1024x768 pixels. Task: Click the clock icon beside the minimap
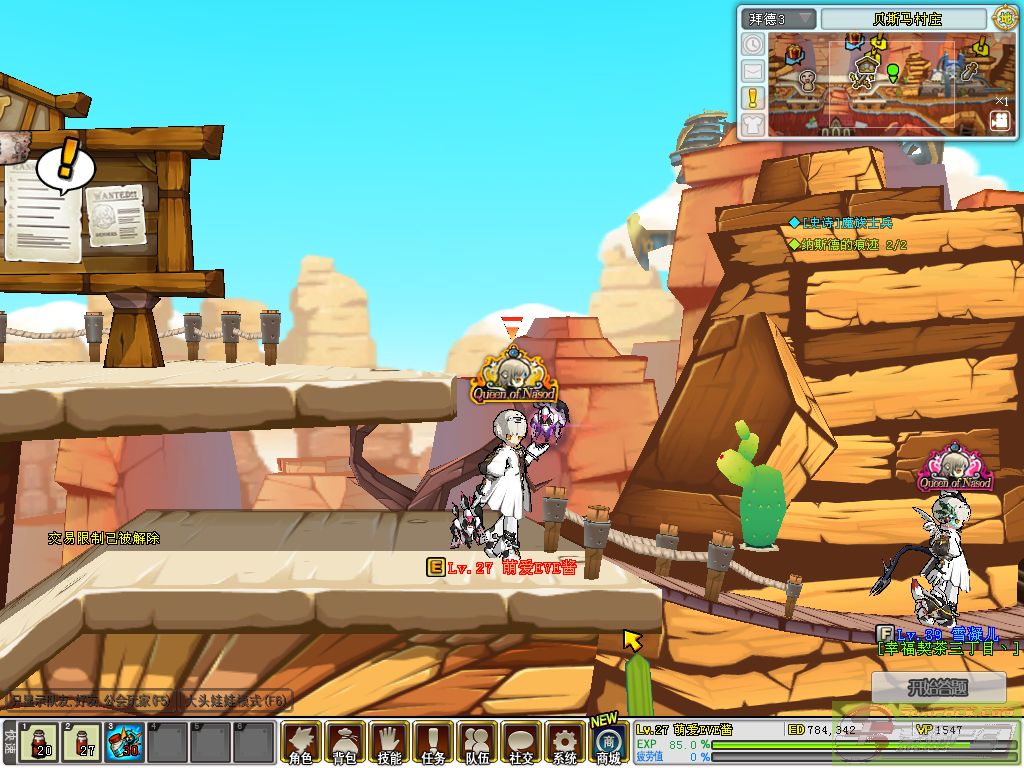(753, 44)
